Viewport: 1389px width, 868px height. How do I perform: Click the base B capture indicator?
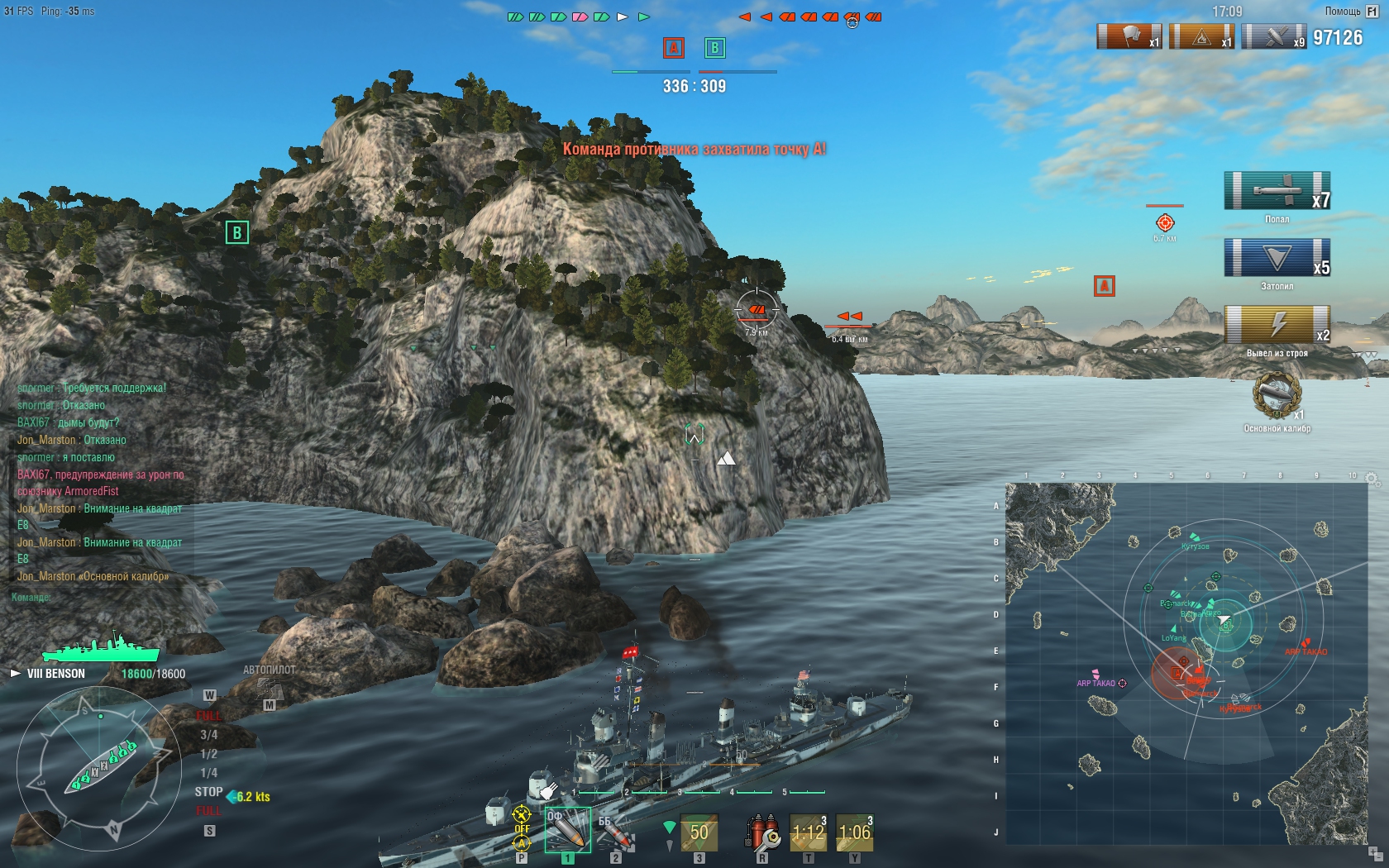pyautogui.click(x=714, y=48)
